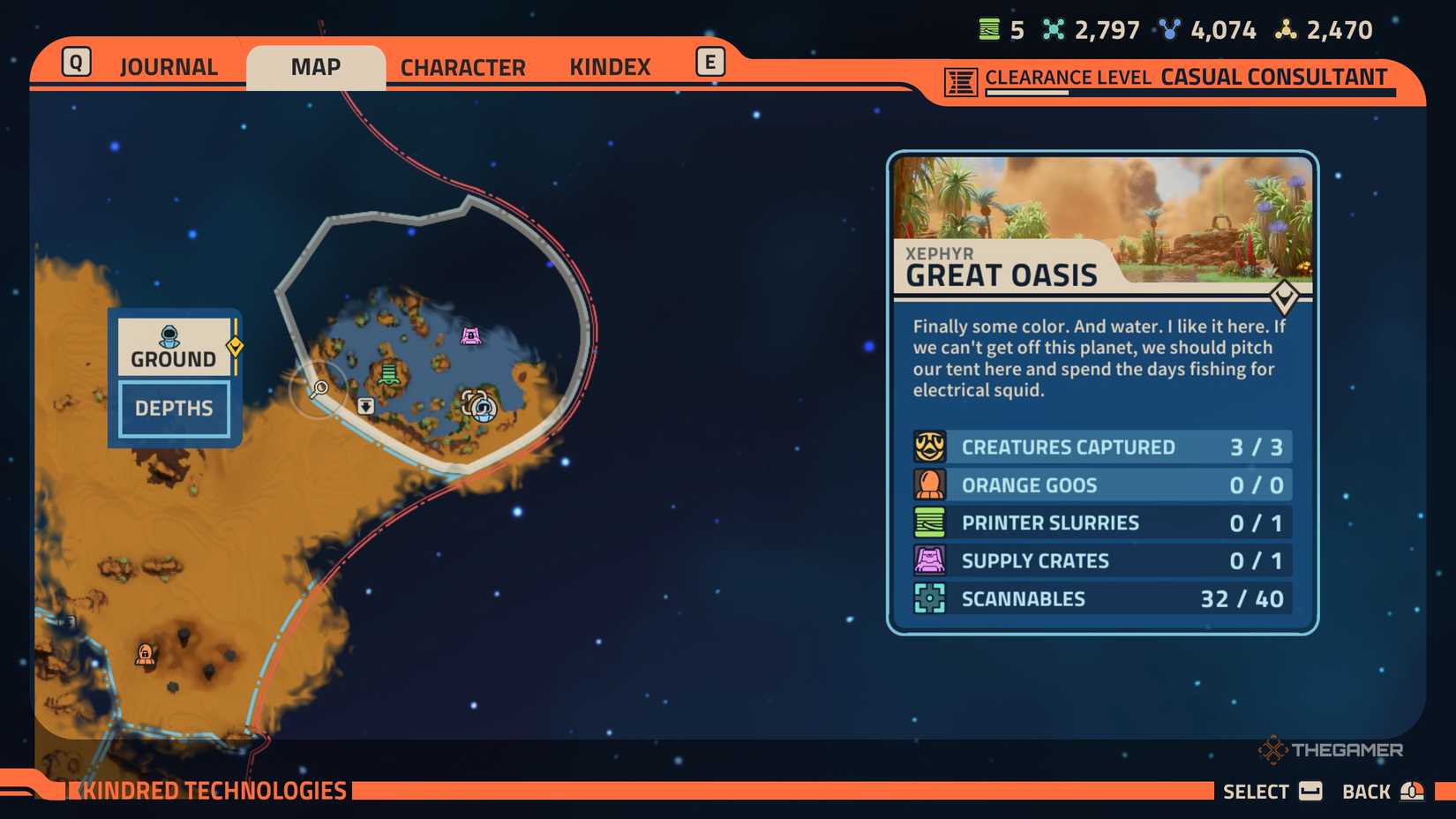
Task: Click the clearance level document icon
Action: click(959, 78)
